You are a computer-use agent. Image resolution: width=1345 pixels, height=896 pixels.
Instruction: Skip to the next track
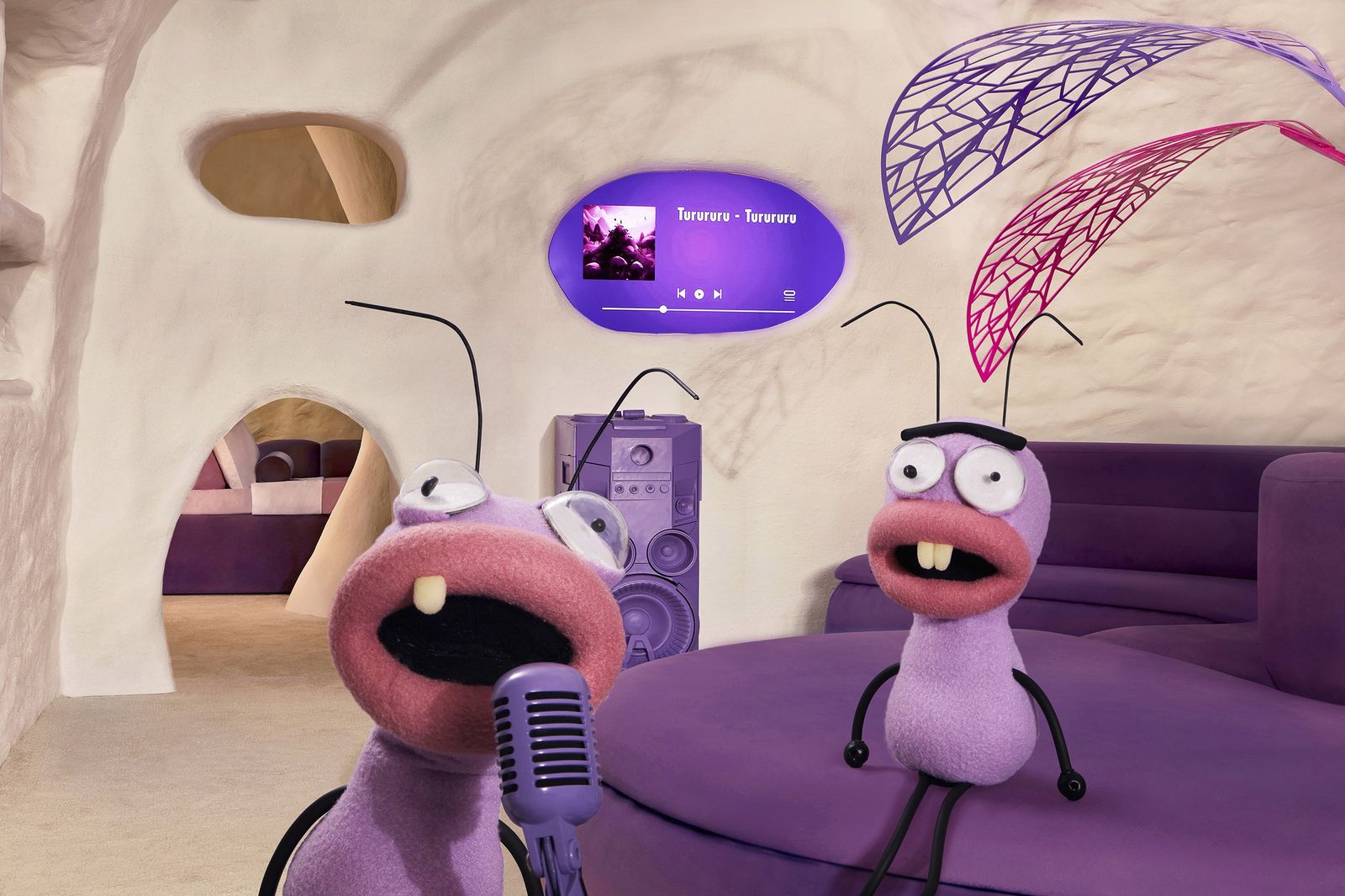pyautogui.click(x=717, y=294)
